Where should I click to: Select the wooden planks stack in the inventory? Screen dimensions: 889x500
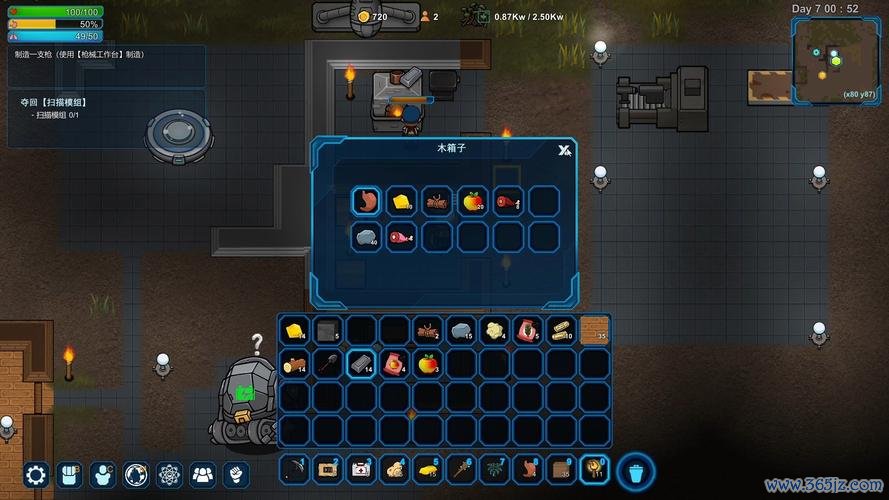[561, 329]
